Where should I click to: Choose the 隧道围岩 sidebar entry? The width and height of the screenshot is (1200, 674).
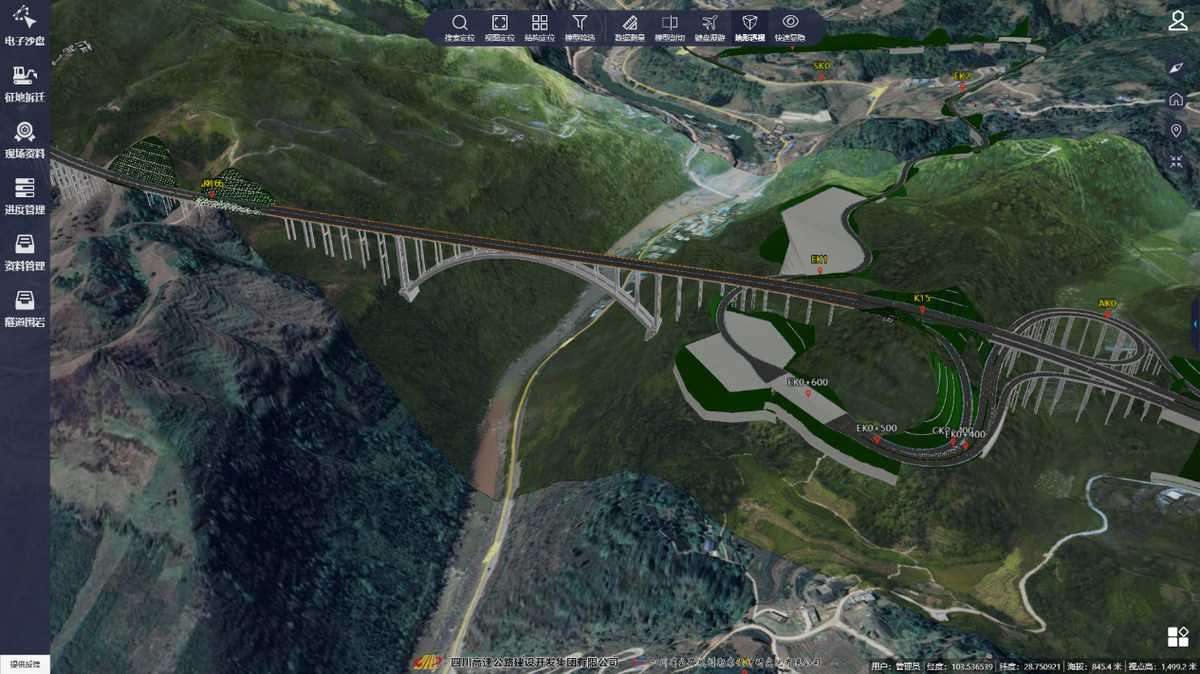click(x=24, y=307)
